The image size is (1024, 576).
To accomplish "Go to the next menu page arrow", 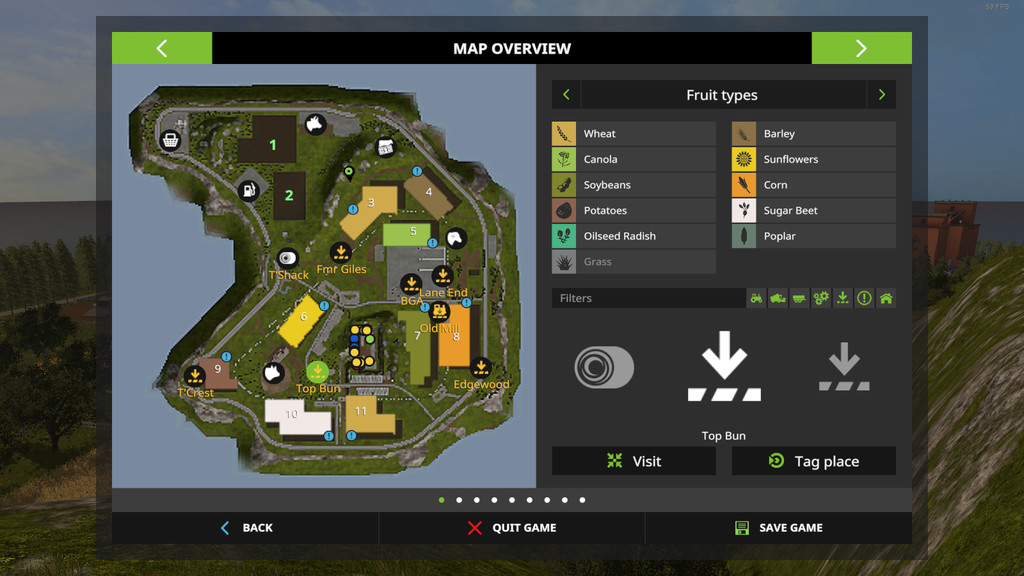I will point(861,48).
